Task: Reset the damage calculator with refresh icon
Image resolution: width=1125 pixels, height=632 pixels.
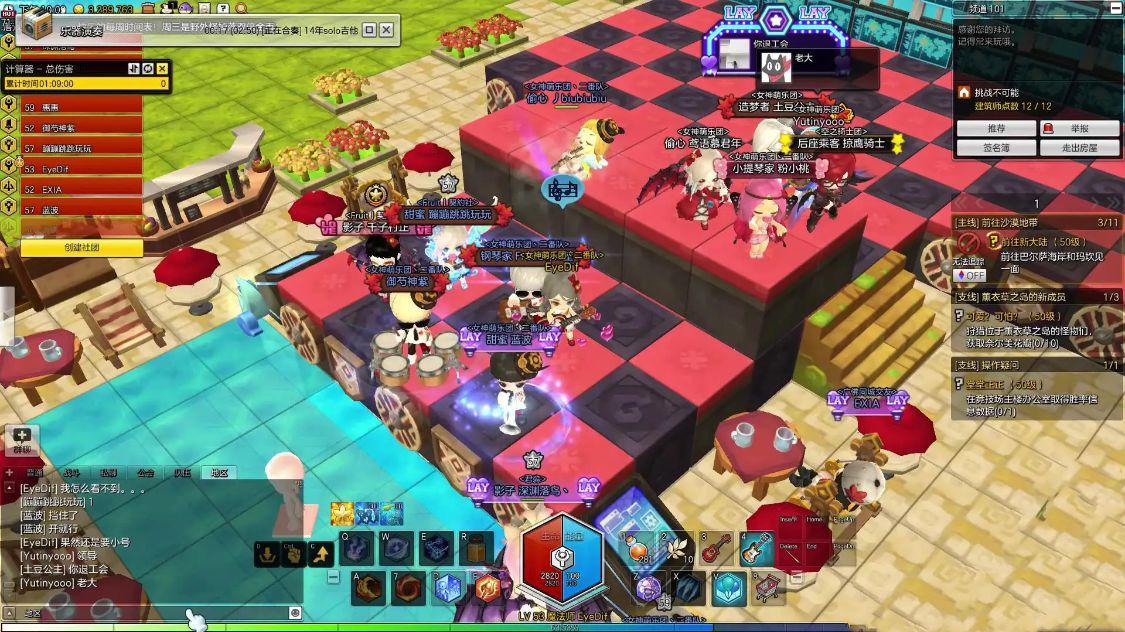Action: click(x=148, y=68)
